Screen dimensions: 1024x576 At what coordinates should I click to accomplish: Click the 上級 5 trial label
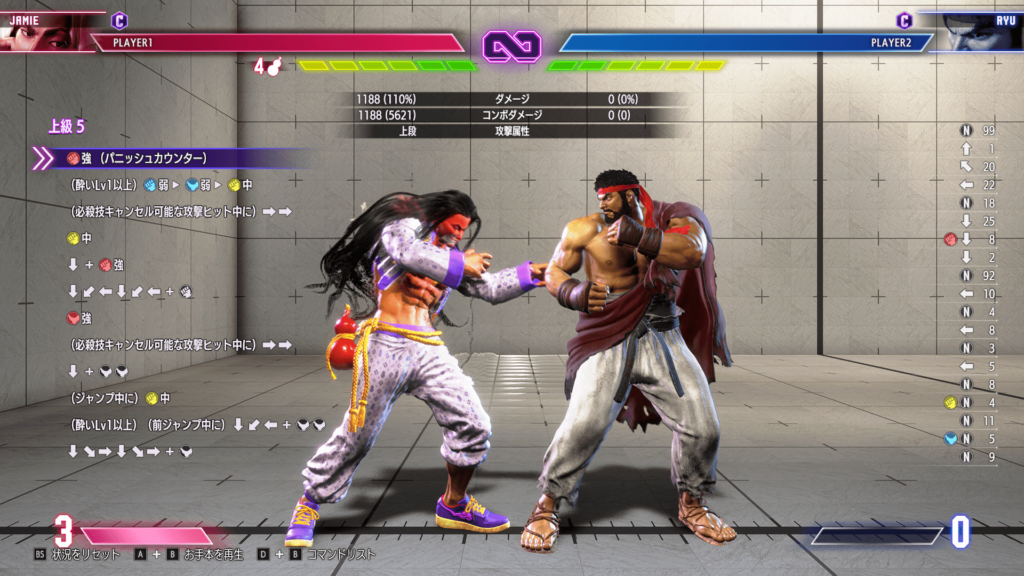tap(66, 127)
